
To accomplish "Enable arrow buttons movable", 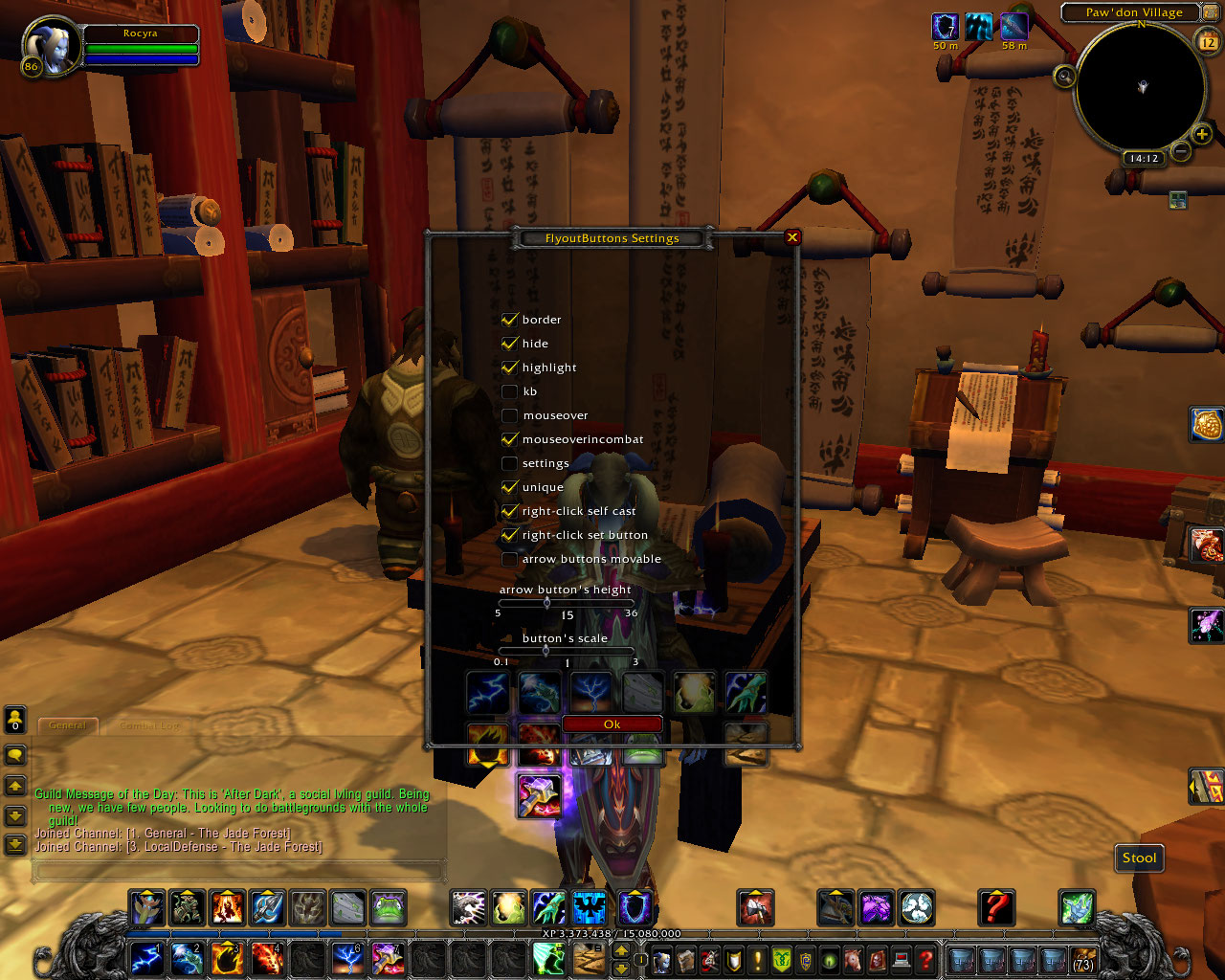I will pos(509,559).
